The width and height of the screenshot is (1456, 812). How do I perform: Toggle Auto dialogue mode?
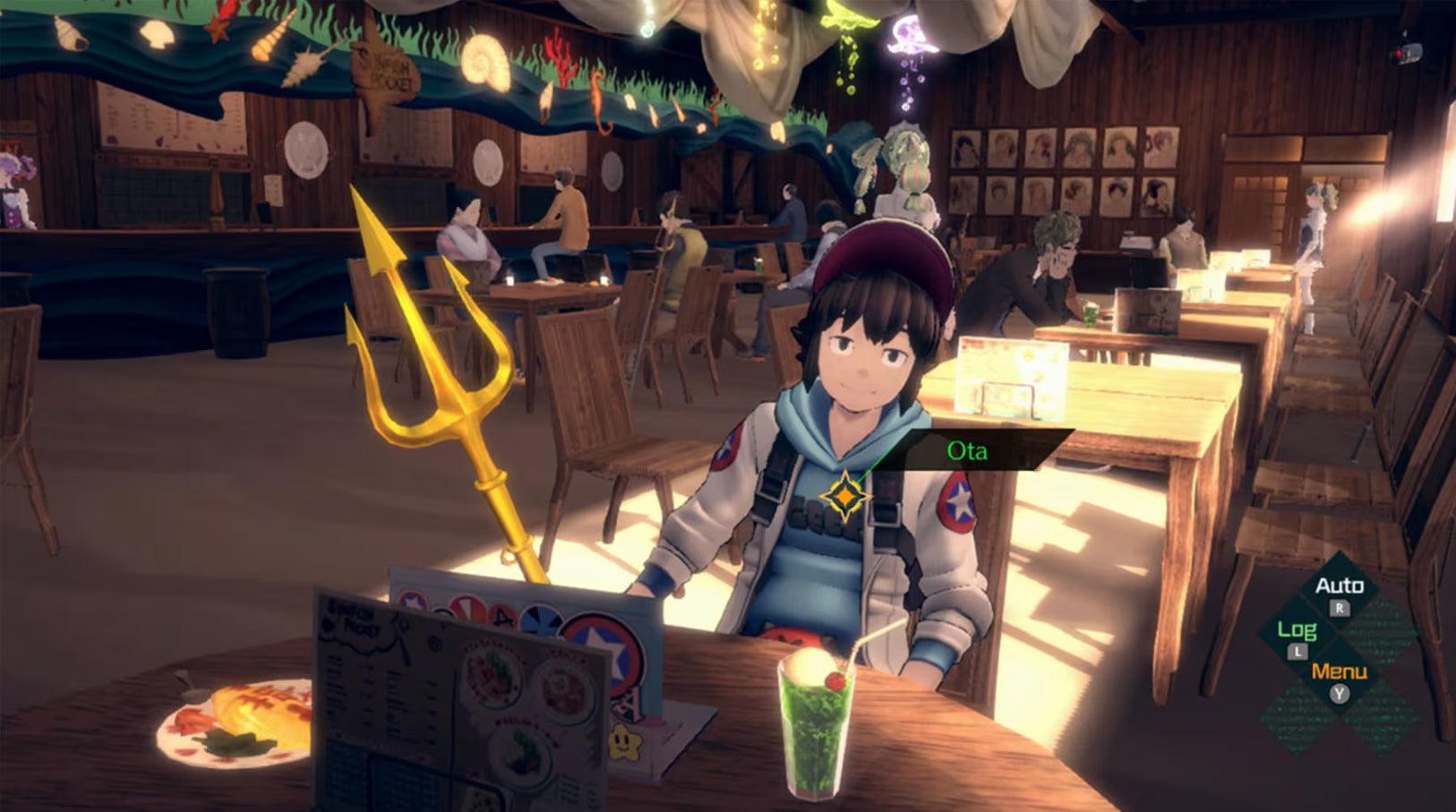click(1339, 588)
